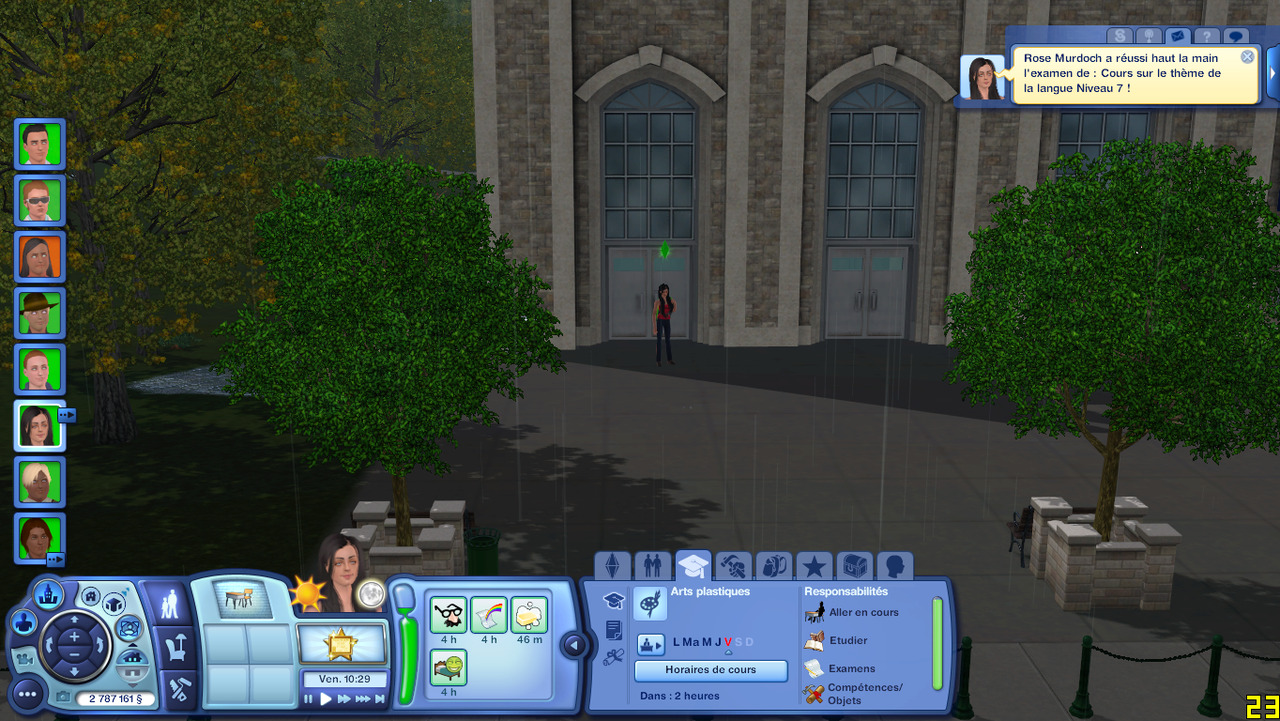Open the envelope notifications tab
This screenshot has width=1280, height=721.
coord(1177,36)
